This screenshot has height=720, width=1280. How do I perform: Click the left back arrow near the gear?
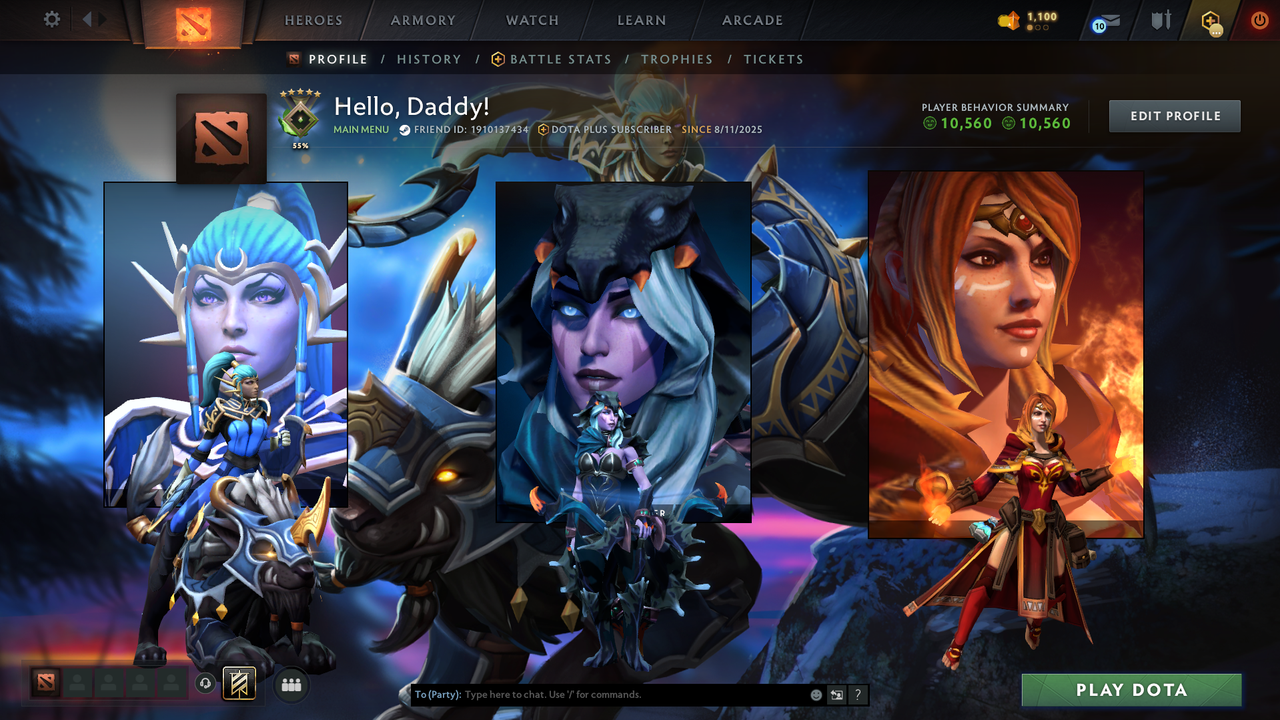click(88, 19)
